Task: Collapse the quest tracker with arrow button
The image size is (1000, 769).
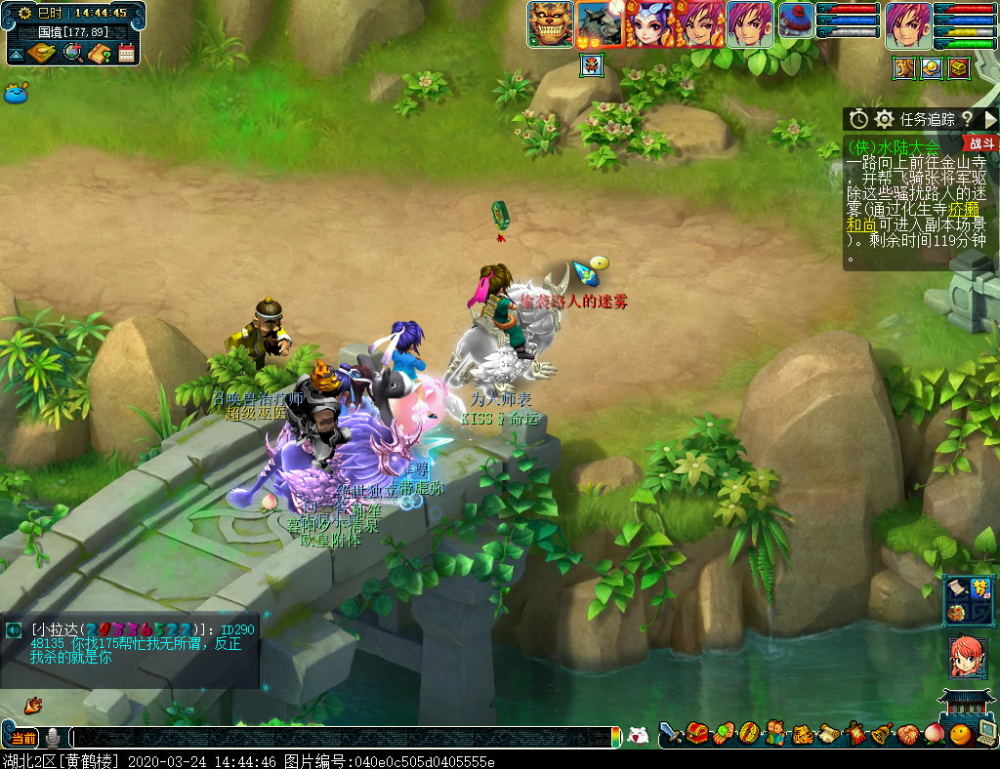Action: click(x=990, y=120)
